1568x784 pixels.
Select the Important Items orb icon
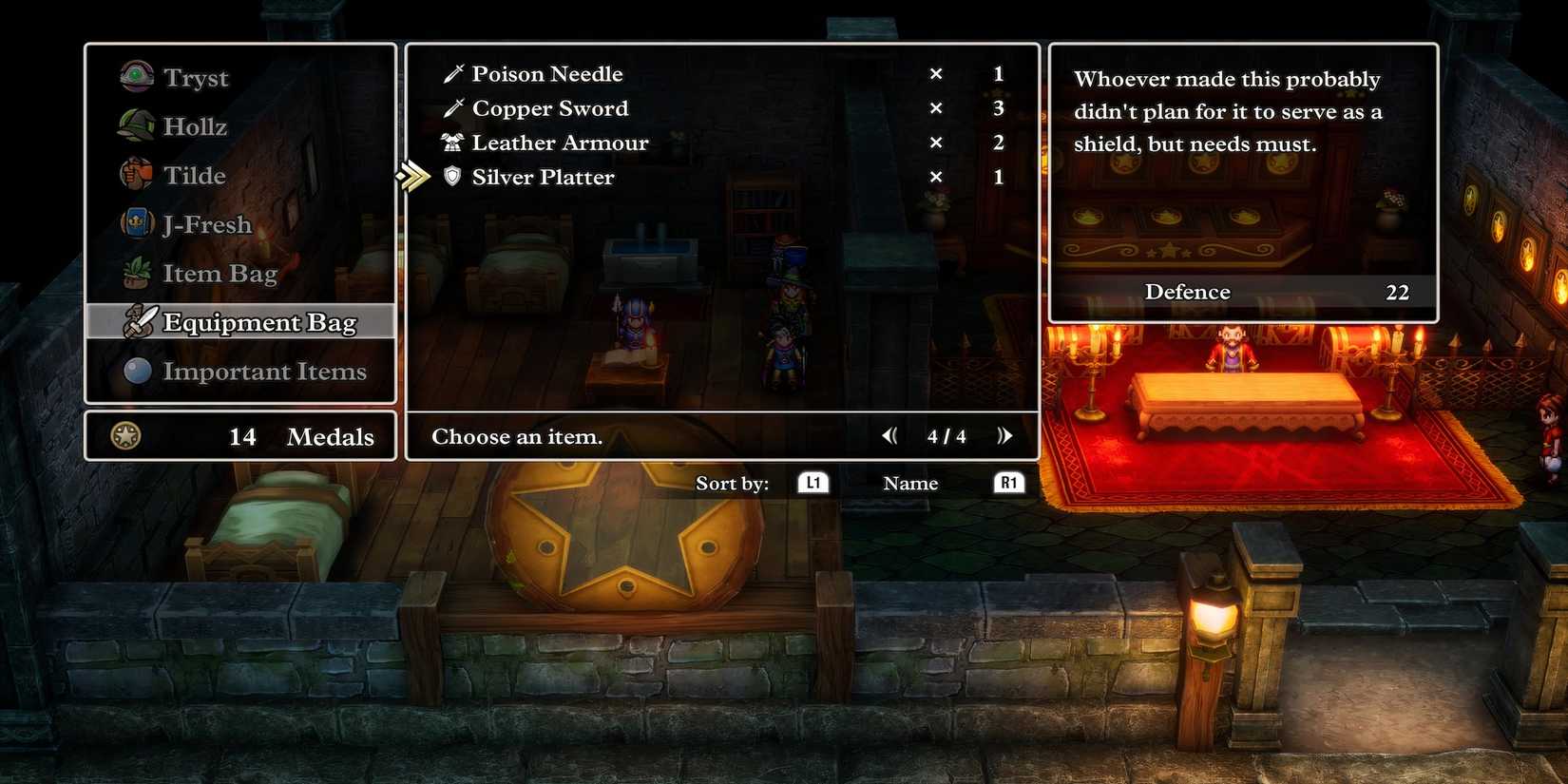coord(135,371)
